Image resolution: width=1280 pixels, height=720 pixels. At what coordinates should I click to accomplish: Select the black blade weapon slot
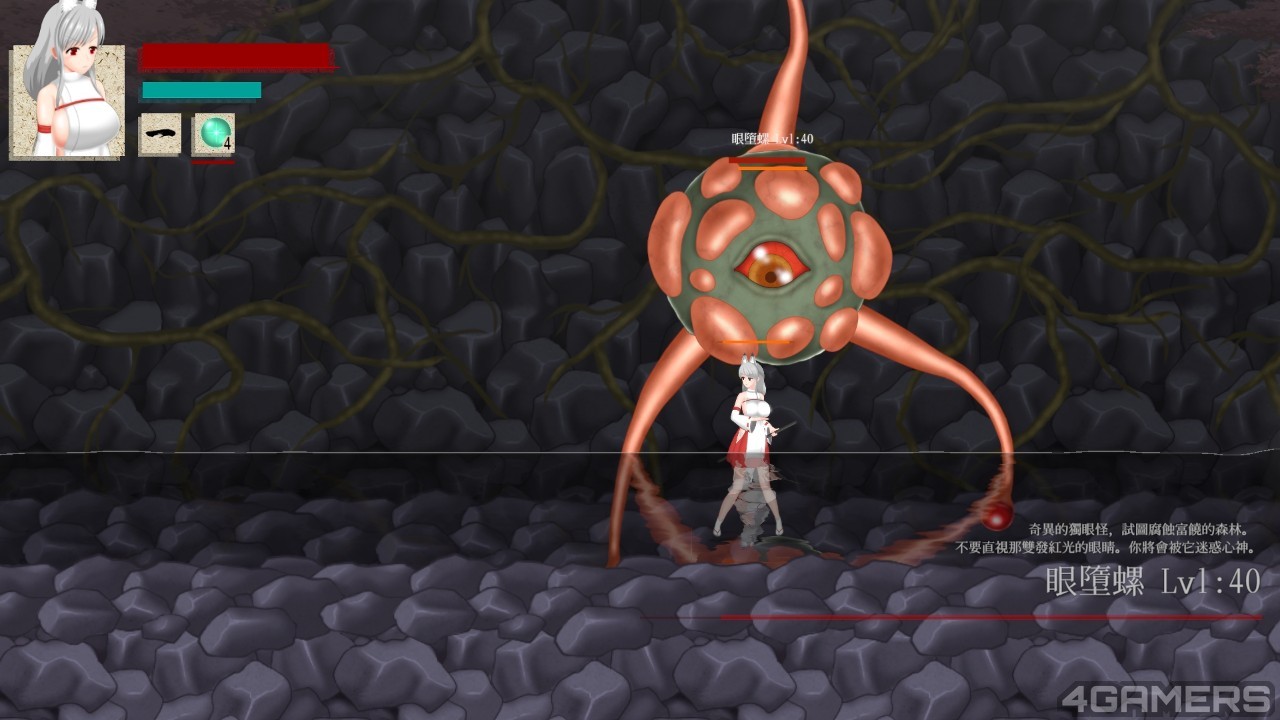pos(160,134)
